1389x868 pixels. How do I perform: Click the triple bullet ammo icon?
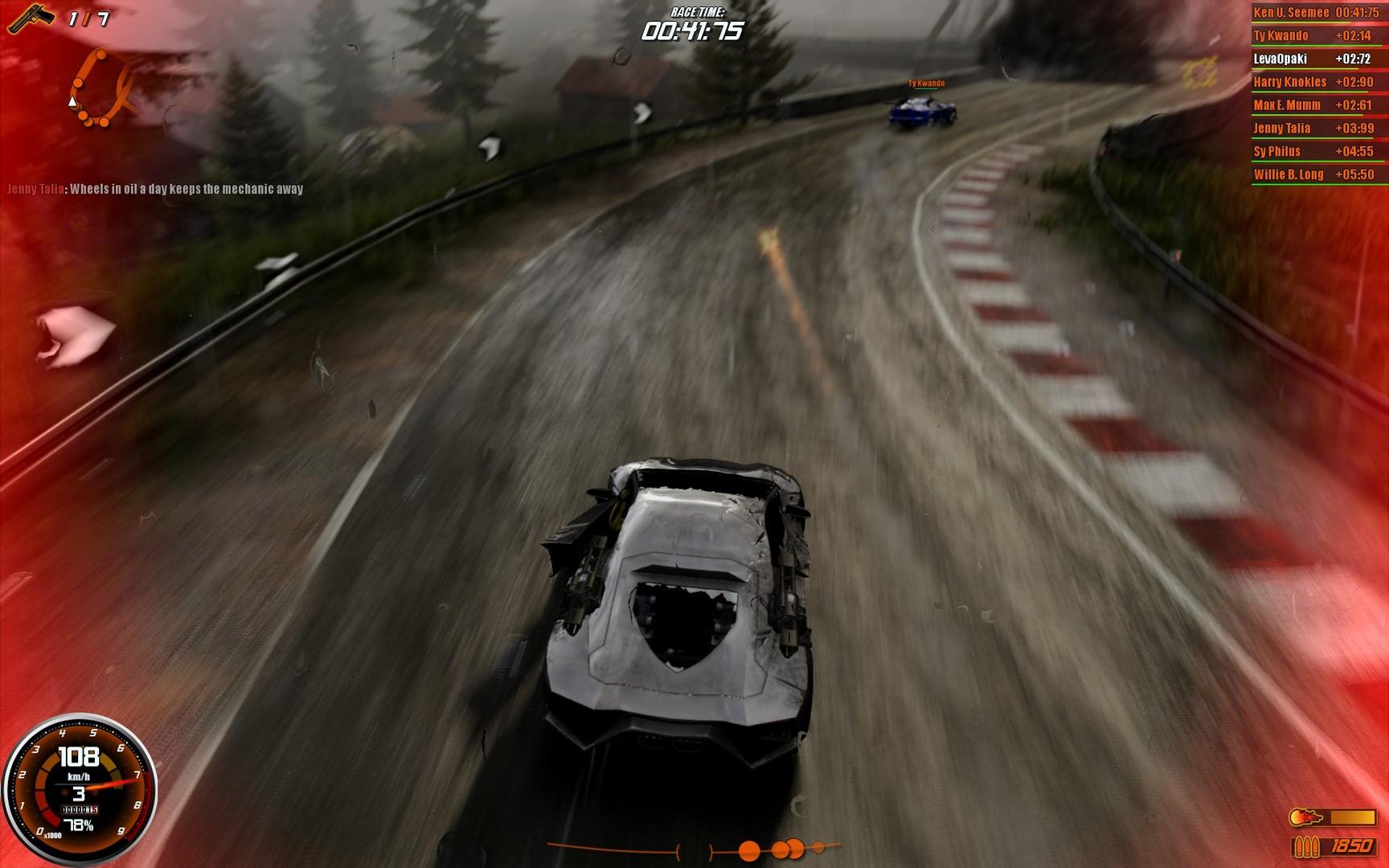(1305, 845)
